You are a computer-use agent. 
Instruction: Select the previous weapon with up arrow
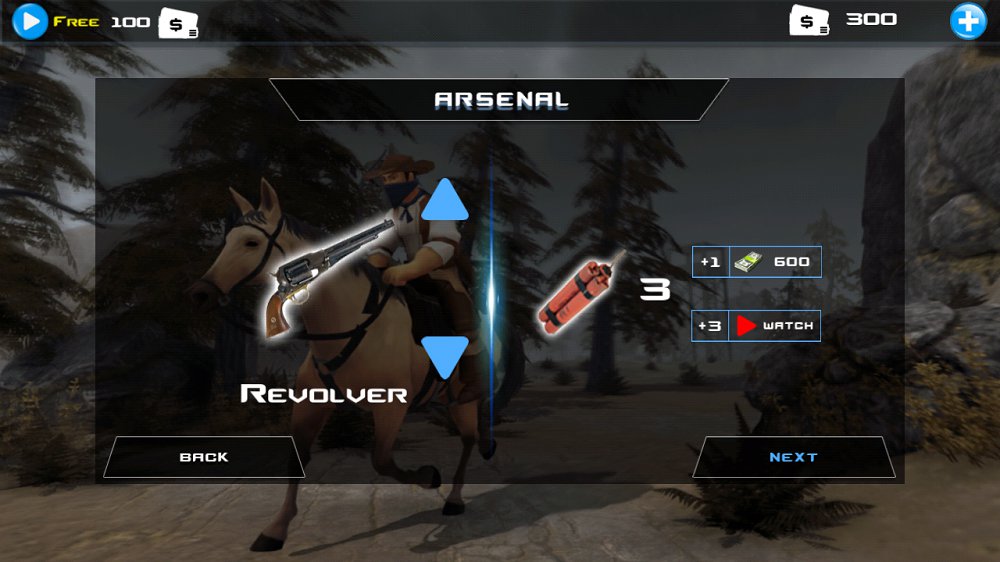[x=445, y=201]
